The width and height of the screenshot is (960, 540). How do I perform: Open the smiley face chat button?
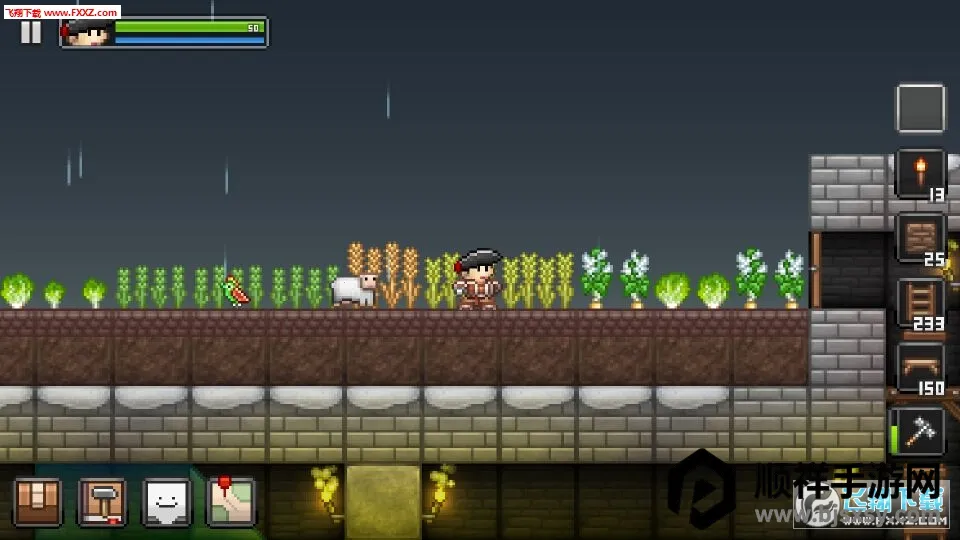(166, 501)
